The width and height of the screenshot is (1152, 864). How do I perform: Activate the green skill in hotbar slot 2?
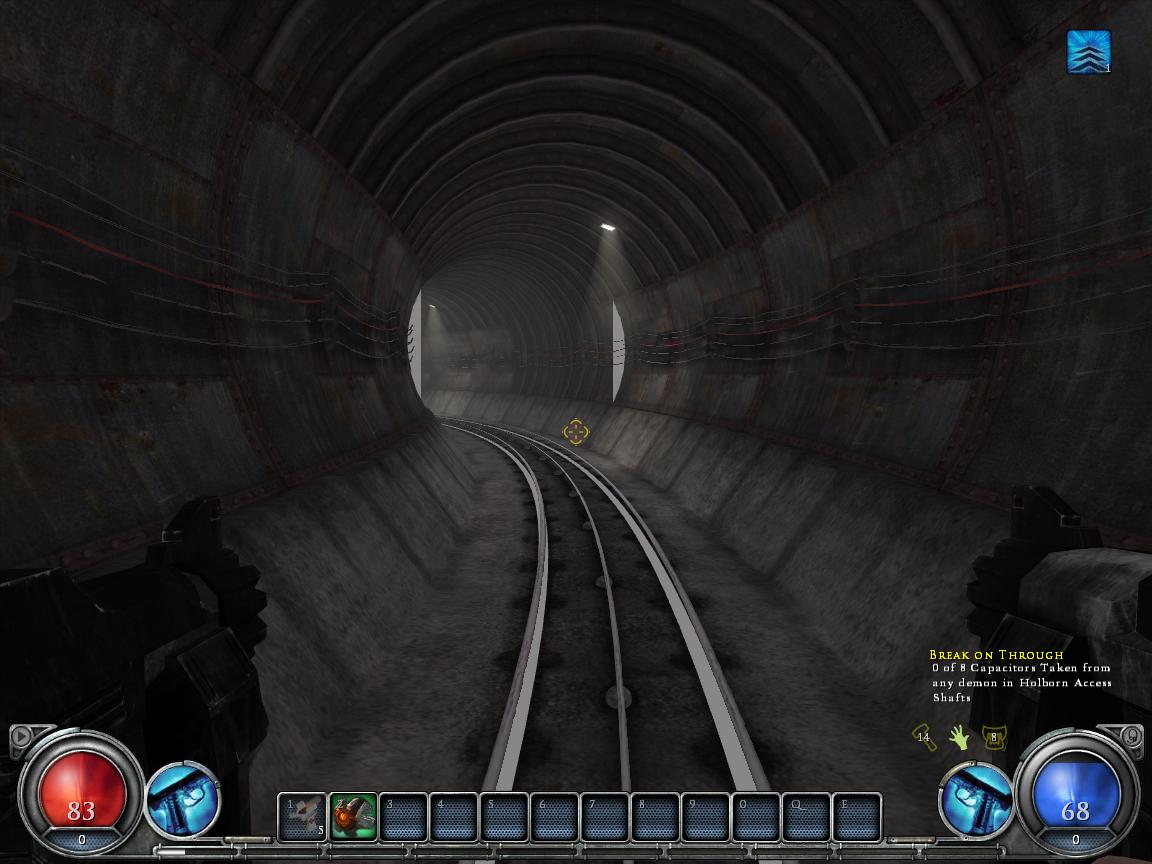point(353,816)
